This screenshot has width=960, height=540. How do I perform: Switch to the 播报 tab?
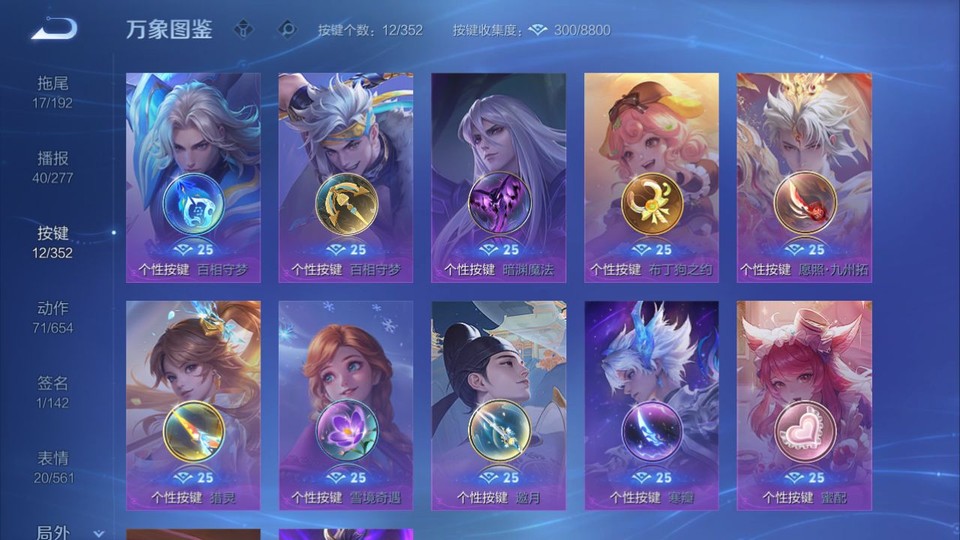[x=54, y=166]
